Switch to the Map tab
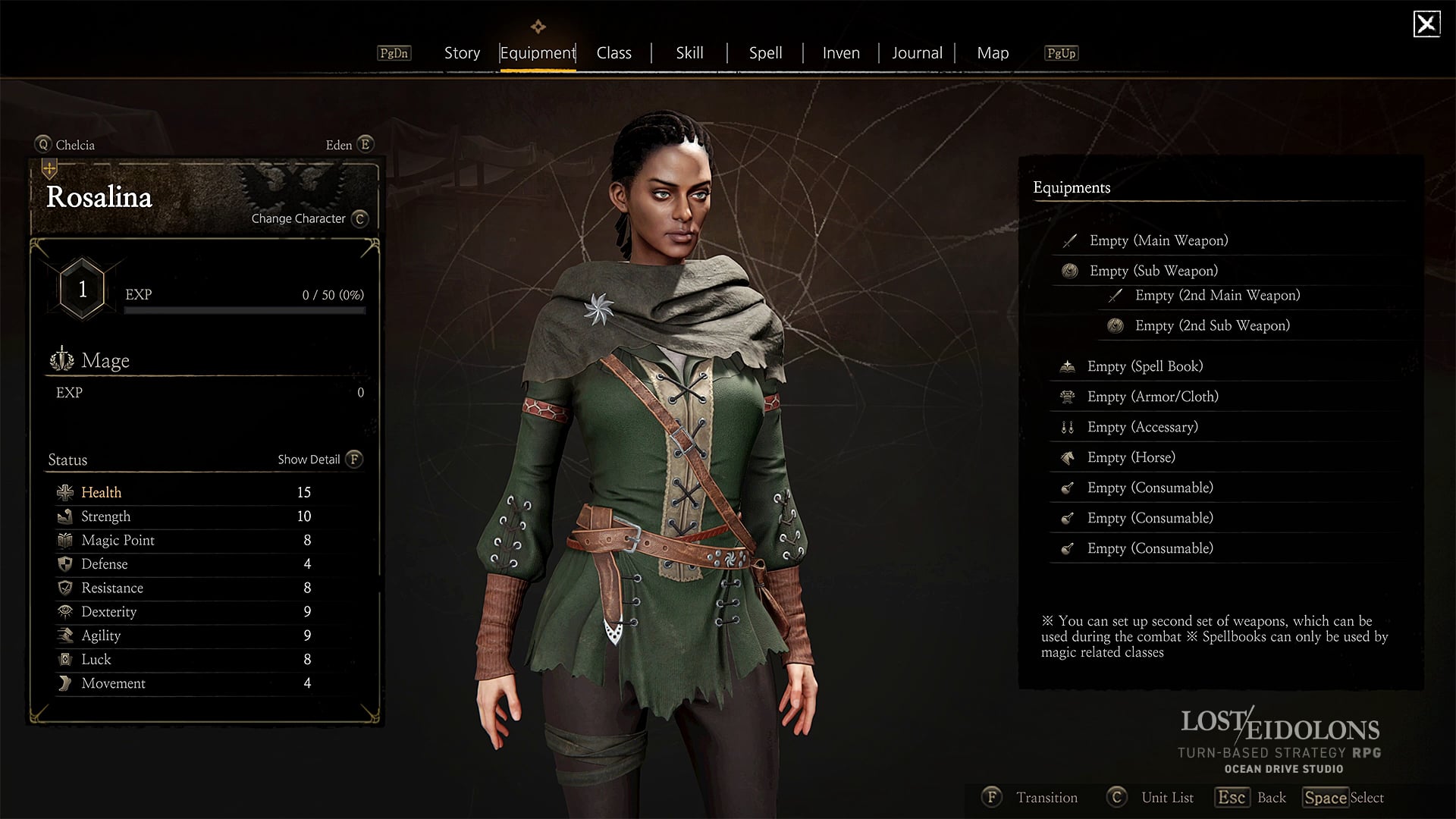Image resolution: width=1456 pixels, height=819 pixels. (x=993, y=53)
